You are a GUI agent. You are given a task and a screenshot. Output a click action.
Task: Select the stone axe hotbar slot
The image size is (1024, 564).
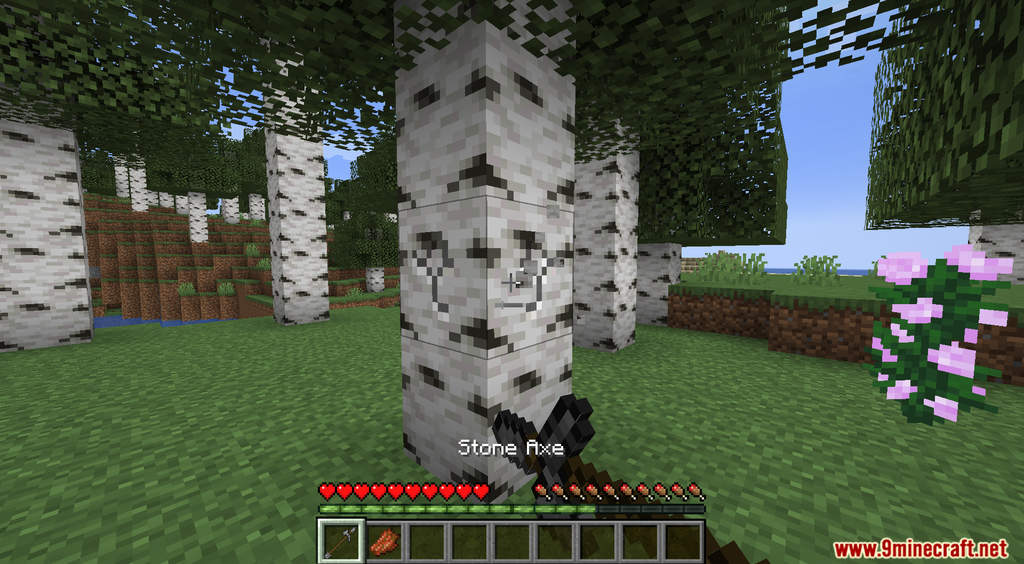340,541
